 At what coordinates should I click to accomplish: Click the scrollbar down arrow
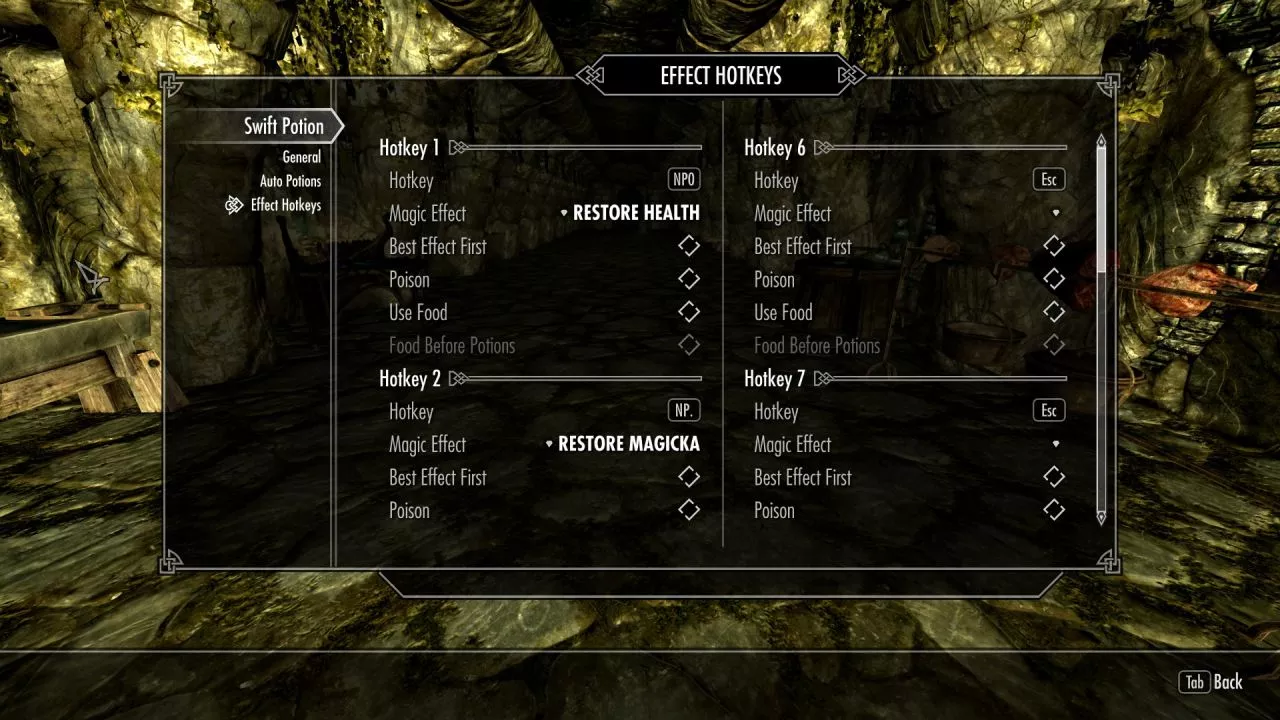coord(1101,517)
